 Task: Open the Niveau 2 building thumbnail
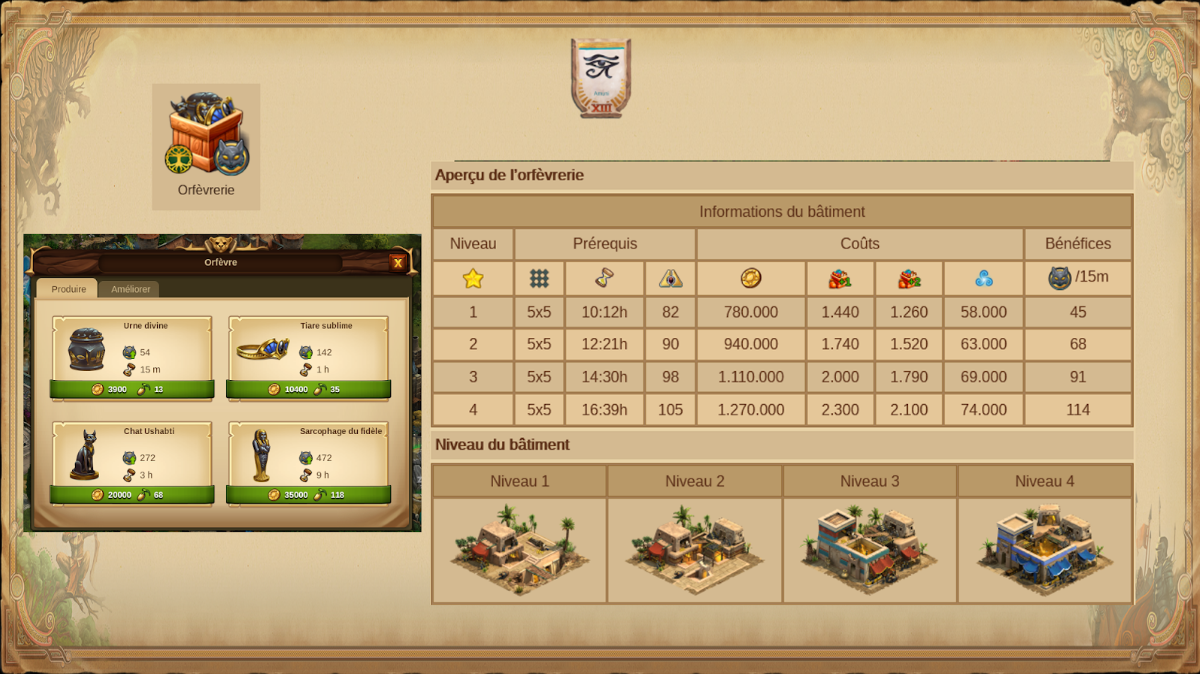[695, 549]
